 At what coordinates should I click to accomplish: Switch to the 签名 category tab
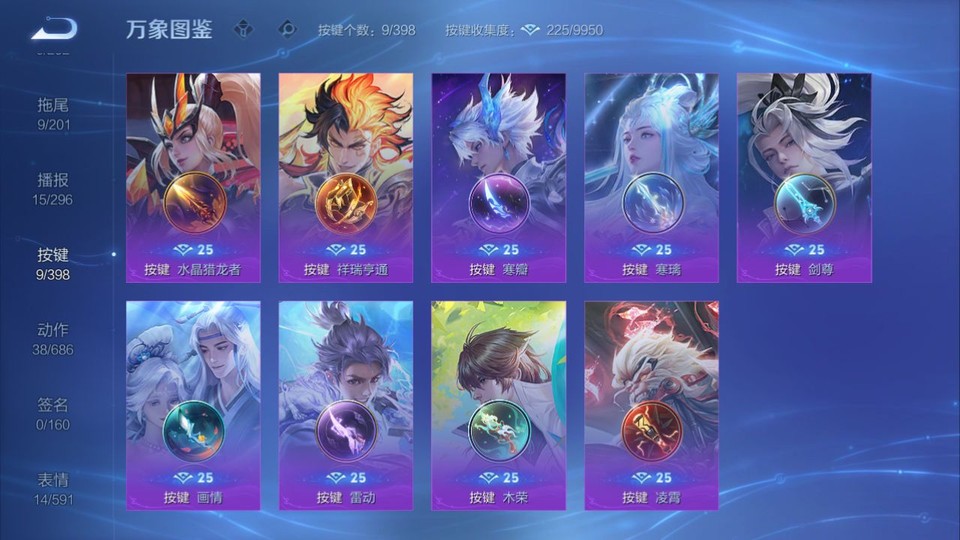54,413
